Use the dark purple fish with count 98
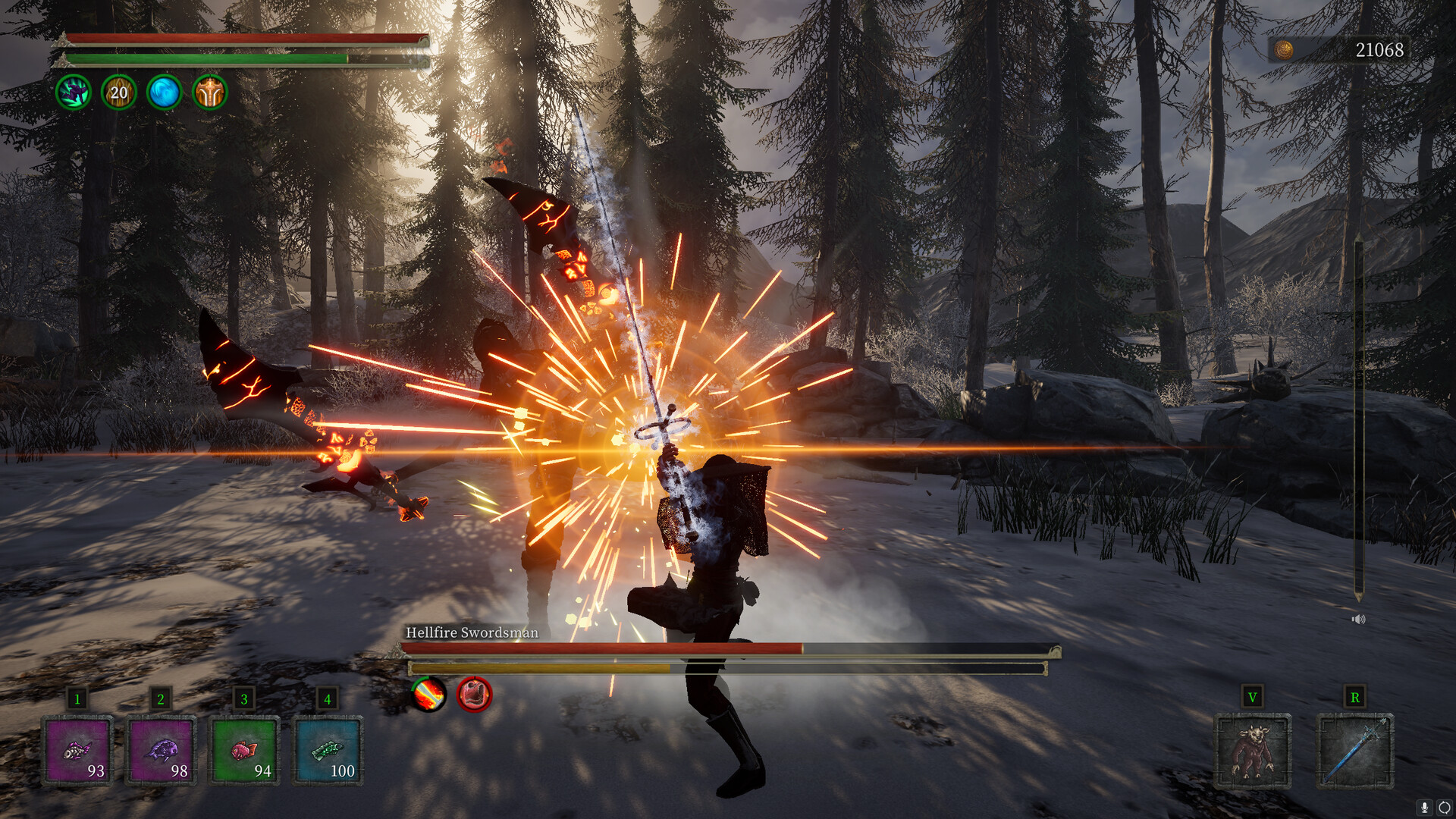 161,751
